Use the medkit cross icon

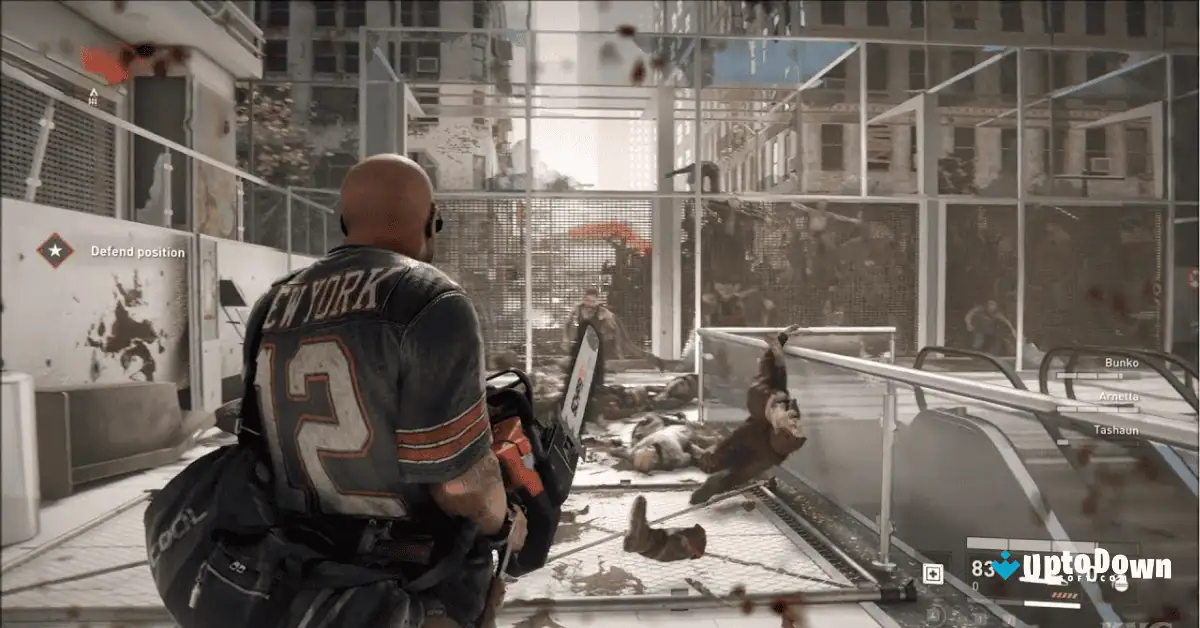coord(933,573)
